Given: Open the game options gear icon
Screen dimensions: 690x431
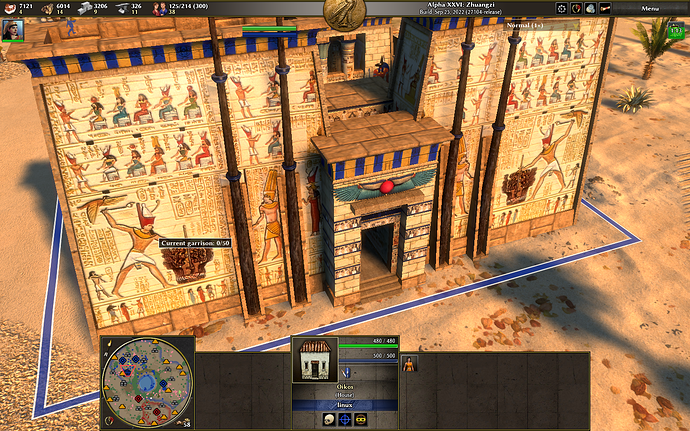Looking at the screenshot, I should point(562,8).
